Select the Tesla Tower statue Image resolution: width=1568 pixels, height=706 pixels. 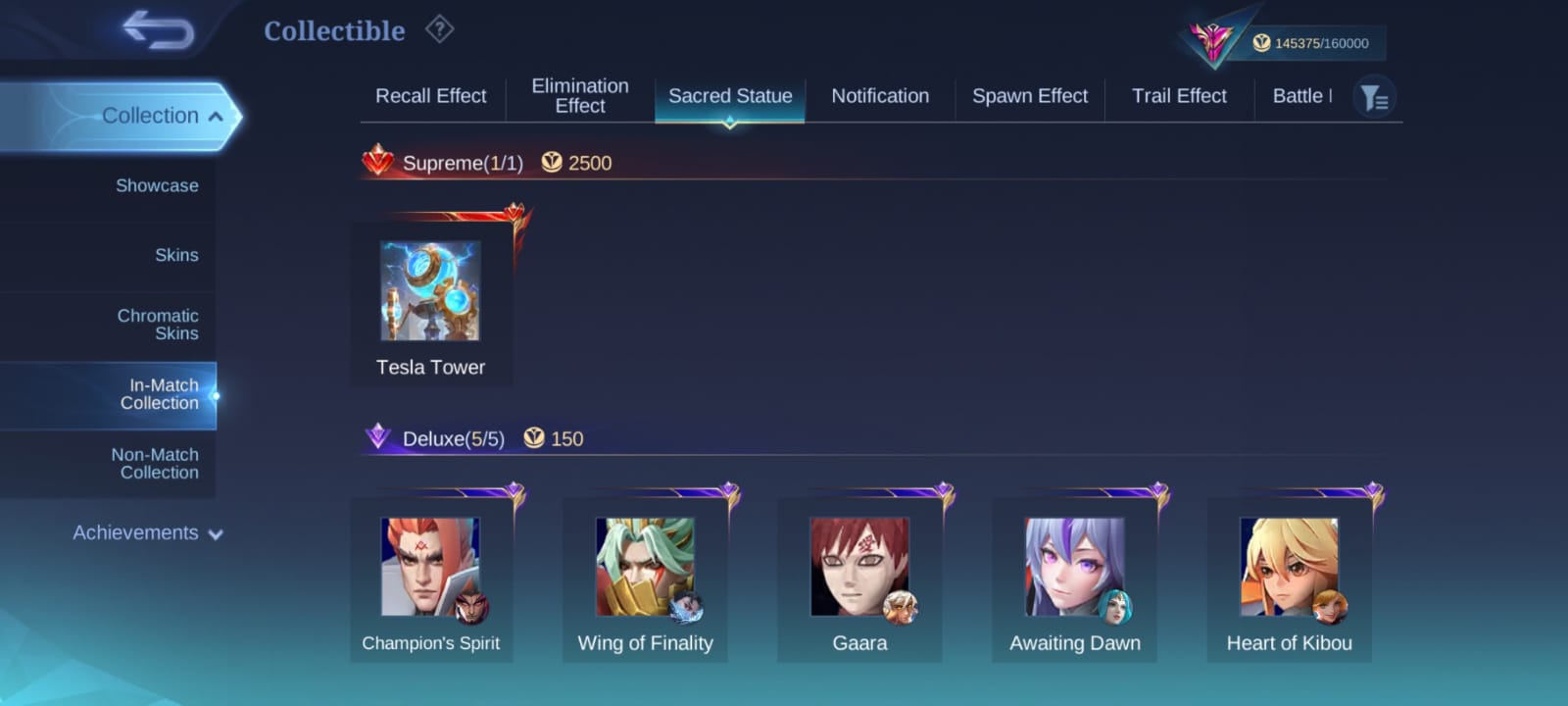431,304
